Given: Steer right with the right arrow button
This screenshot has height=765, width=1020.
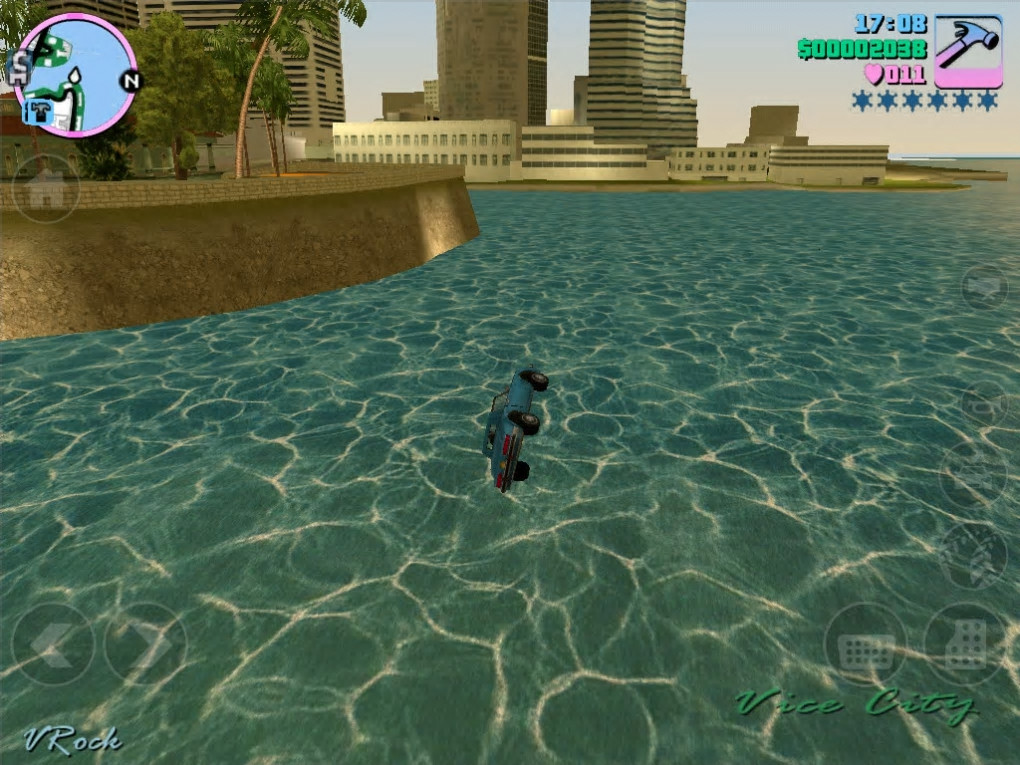Looking at the screenshot, I should 146,644.
